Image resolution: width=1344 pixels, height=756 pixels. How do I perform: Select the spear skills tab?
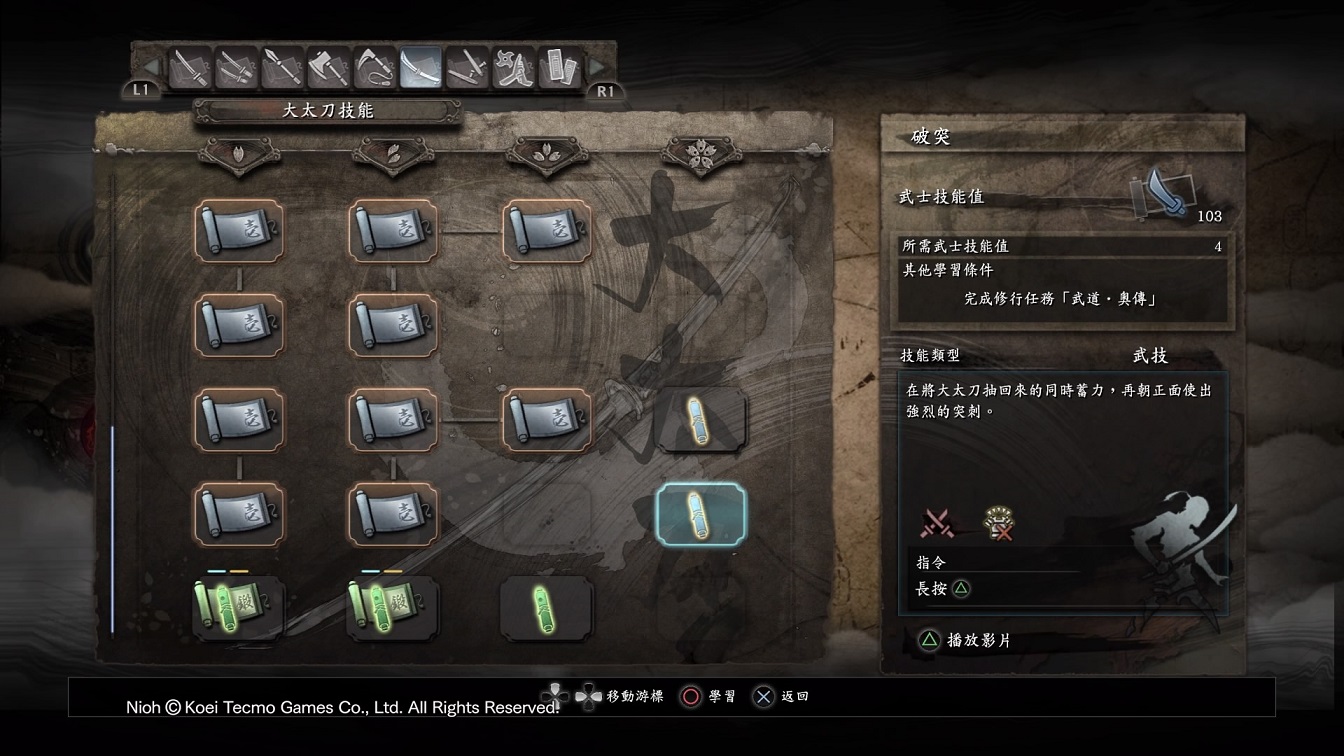282,68
